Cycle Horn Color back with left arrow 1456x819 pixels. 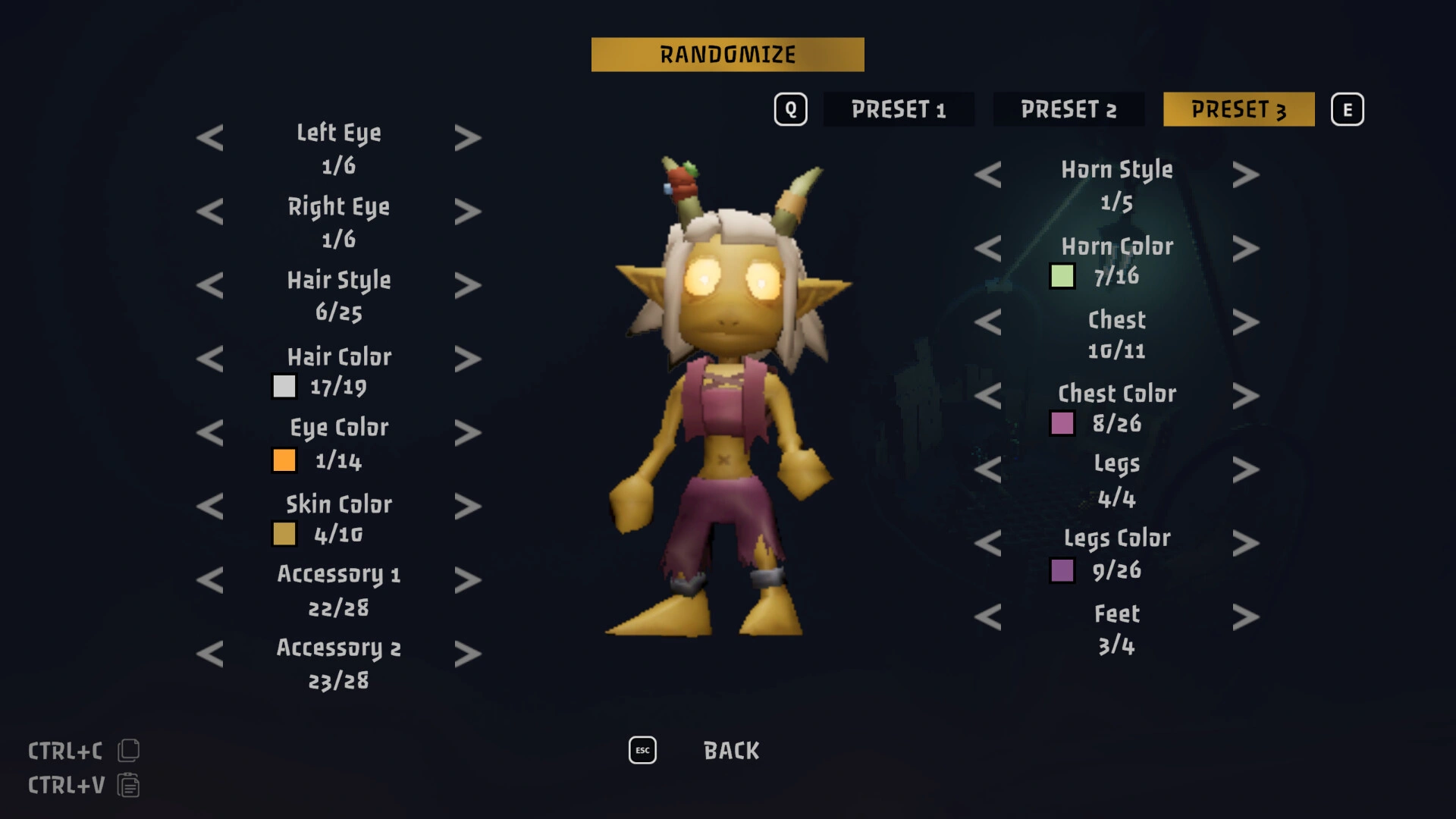click(988, 249)
